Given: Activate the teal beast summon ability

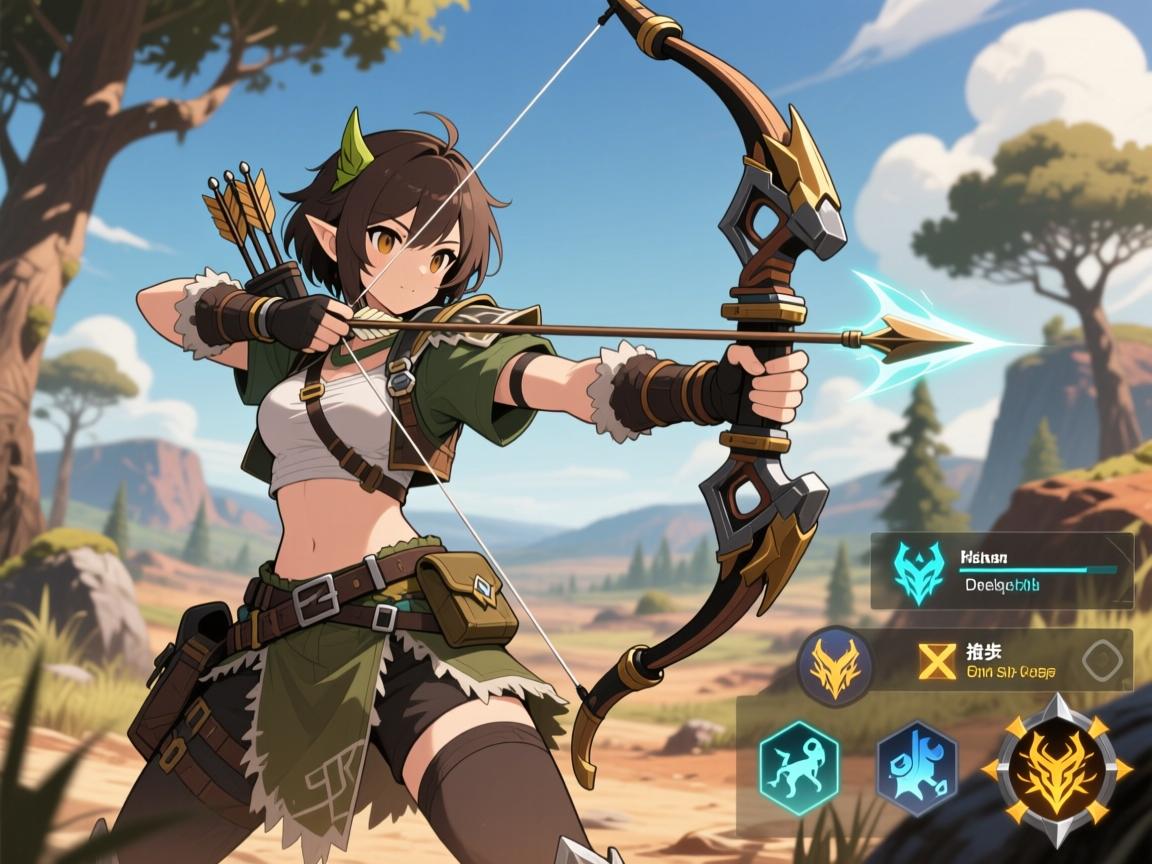Looking at the screenshot, I should (798, 767).
